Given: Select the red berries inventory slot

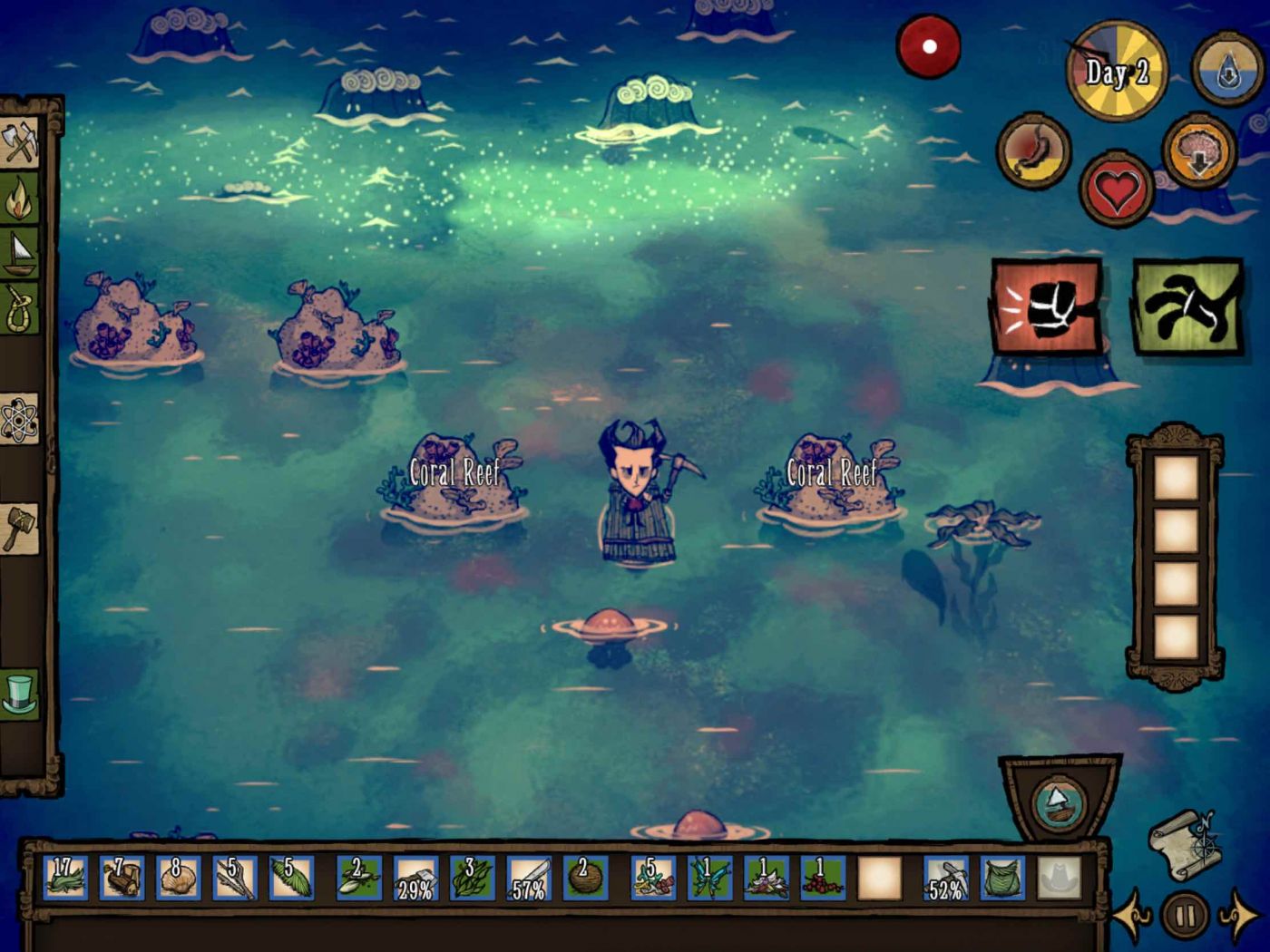Looking at the screenshot, I should [824, 879].
